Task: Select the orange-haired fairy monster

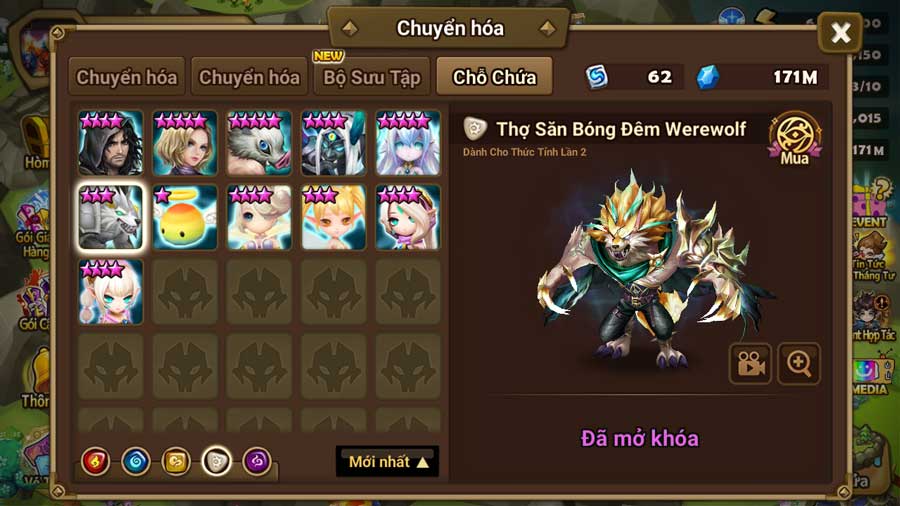Action: (x=334, y=217)
